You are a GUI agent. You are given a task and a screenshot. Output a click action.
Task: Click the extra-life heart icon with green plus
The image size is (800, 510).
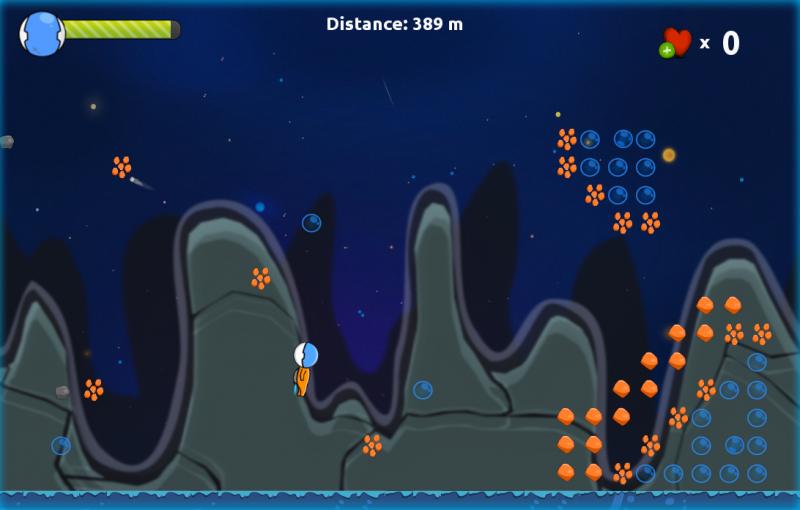[x=675, y=43]
